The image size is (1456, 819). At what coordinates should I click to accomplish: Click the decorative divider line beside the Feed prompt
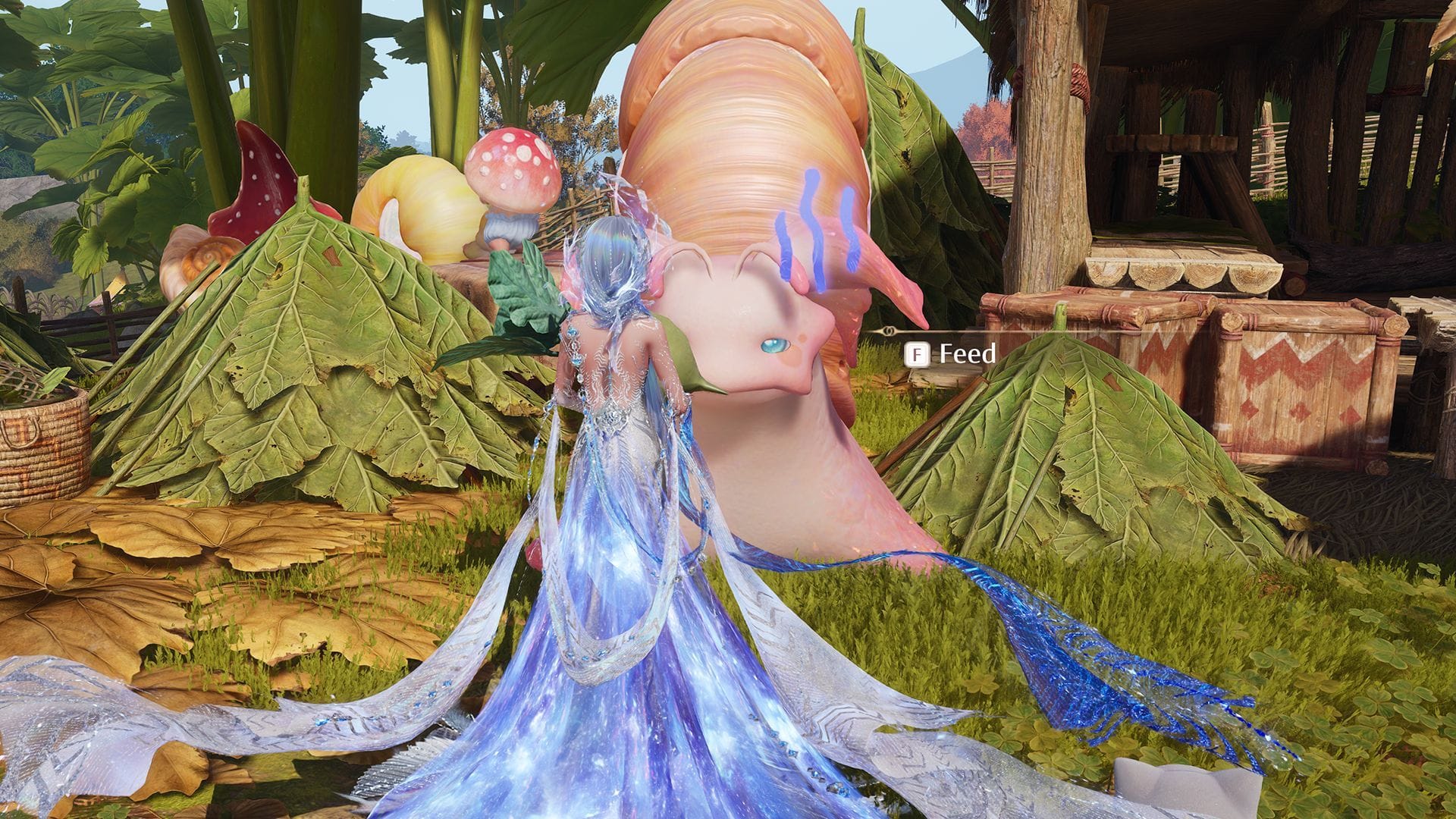pos(887,332)
